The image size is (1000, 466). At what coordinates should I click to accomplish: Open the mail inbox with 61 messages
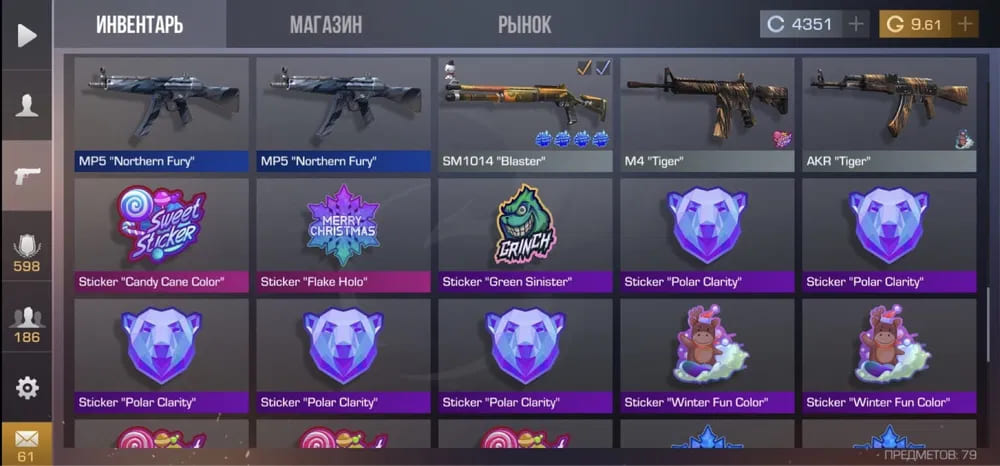click(26, 443)
